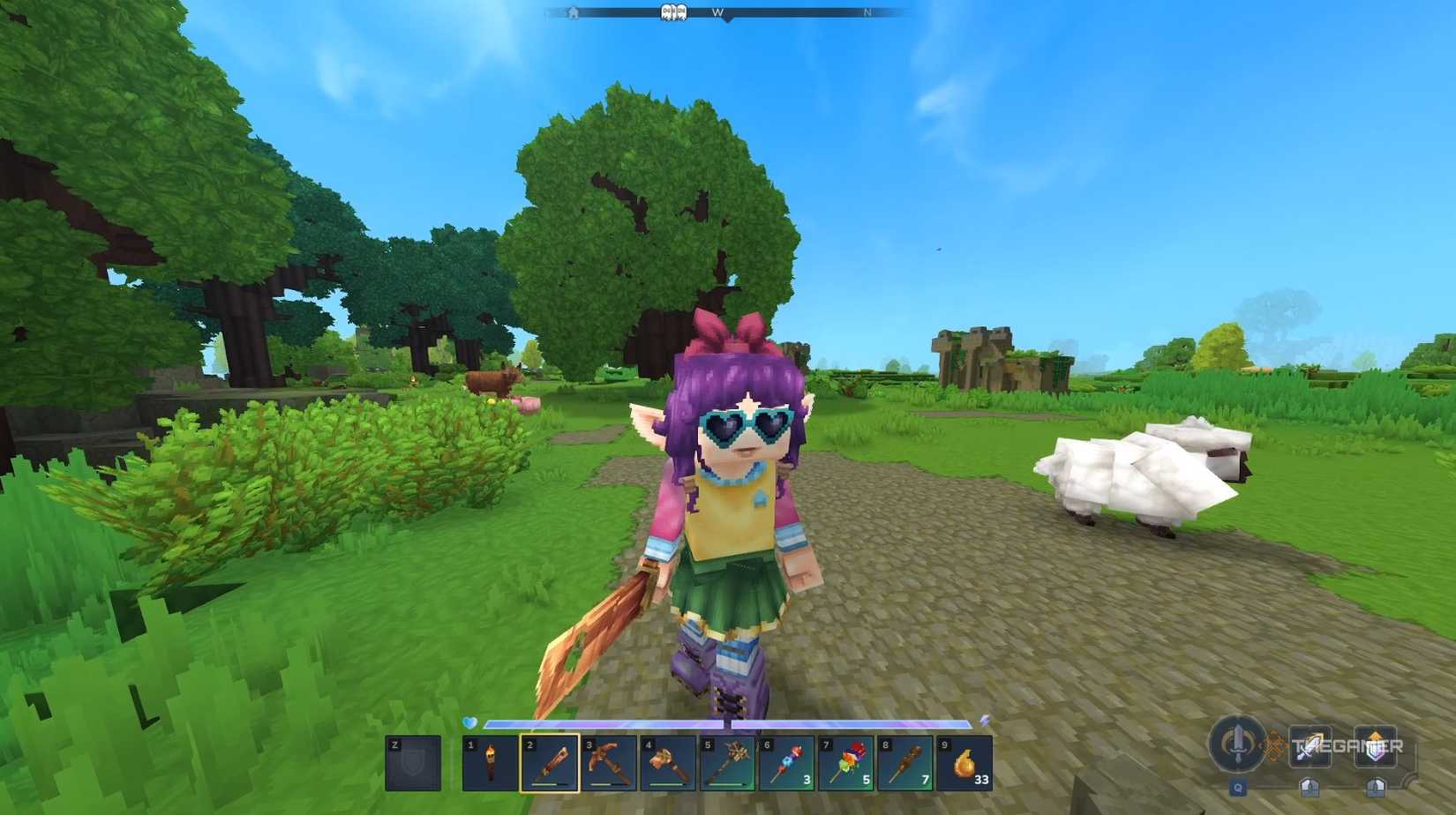
Task: Select the sword in hotbar slot 2
Action: (x=549, y=763)
